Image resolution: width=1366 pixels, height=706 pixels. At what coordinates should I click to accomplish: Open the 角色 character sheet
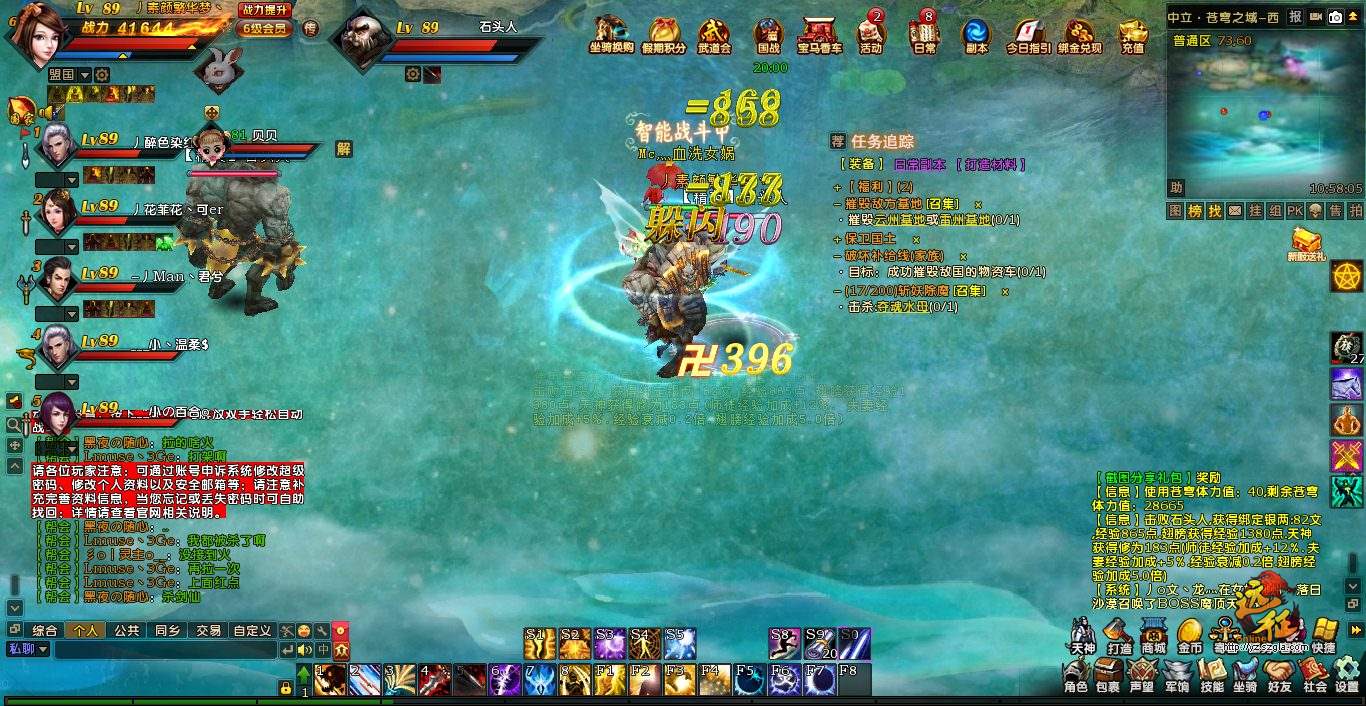(x=1075, y=675)
